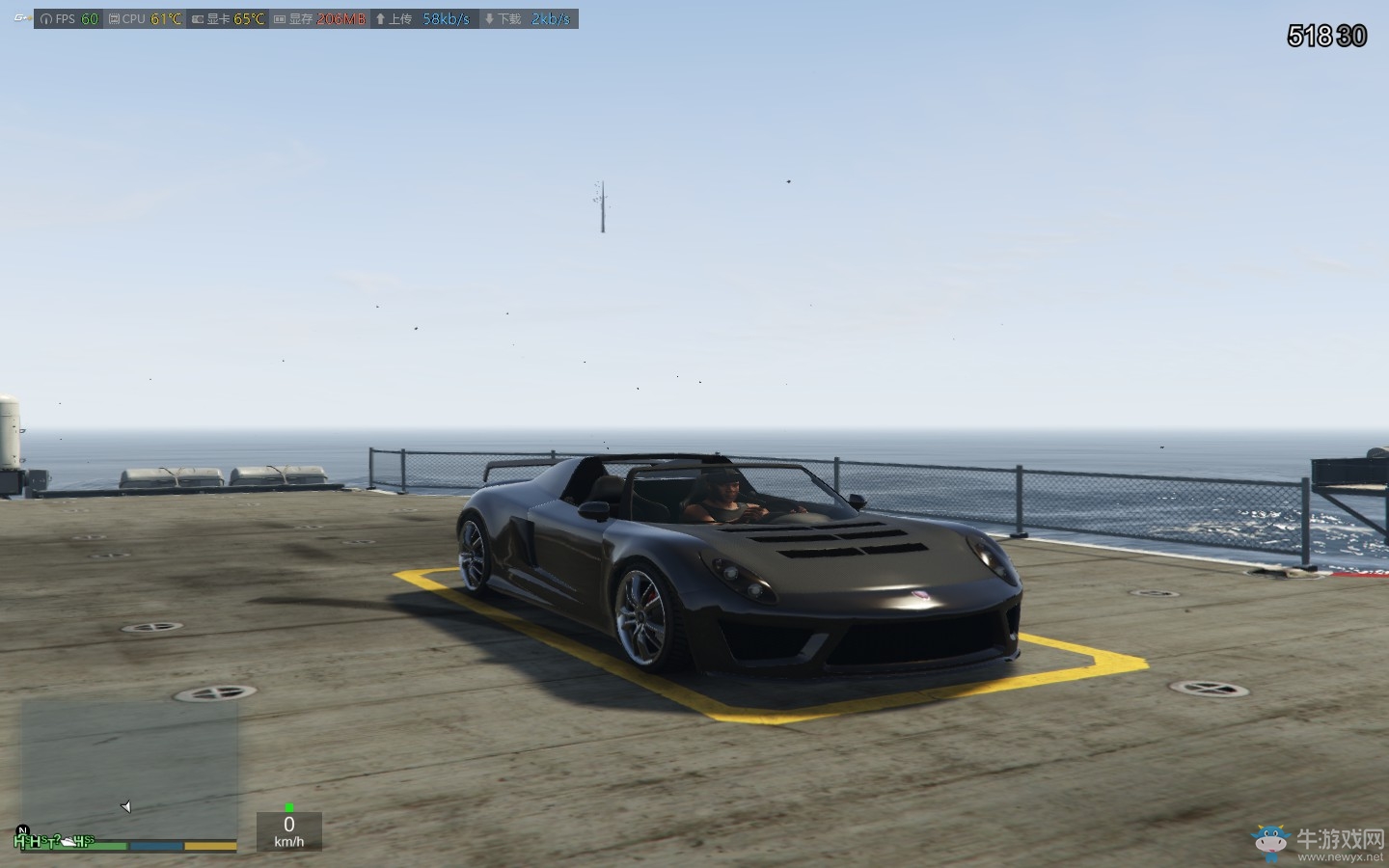Select the CPU chip icon showing 61°C

[x=116, y=18]
